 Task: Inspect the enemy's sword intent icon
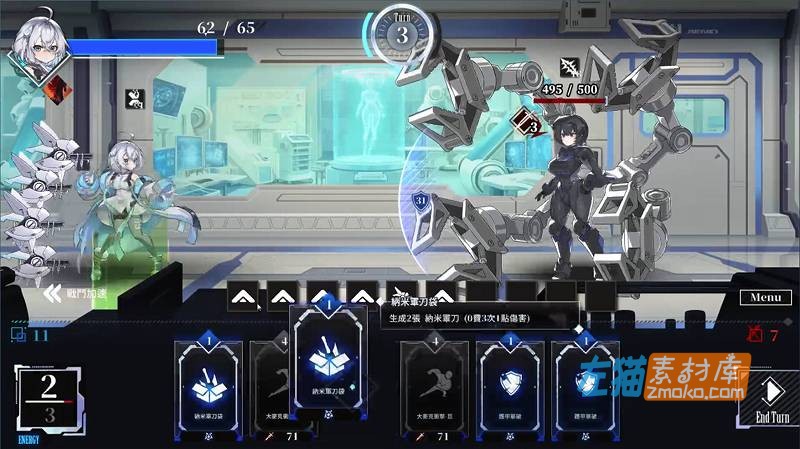tap(571, 64)
